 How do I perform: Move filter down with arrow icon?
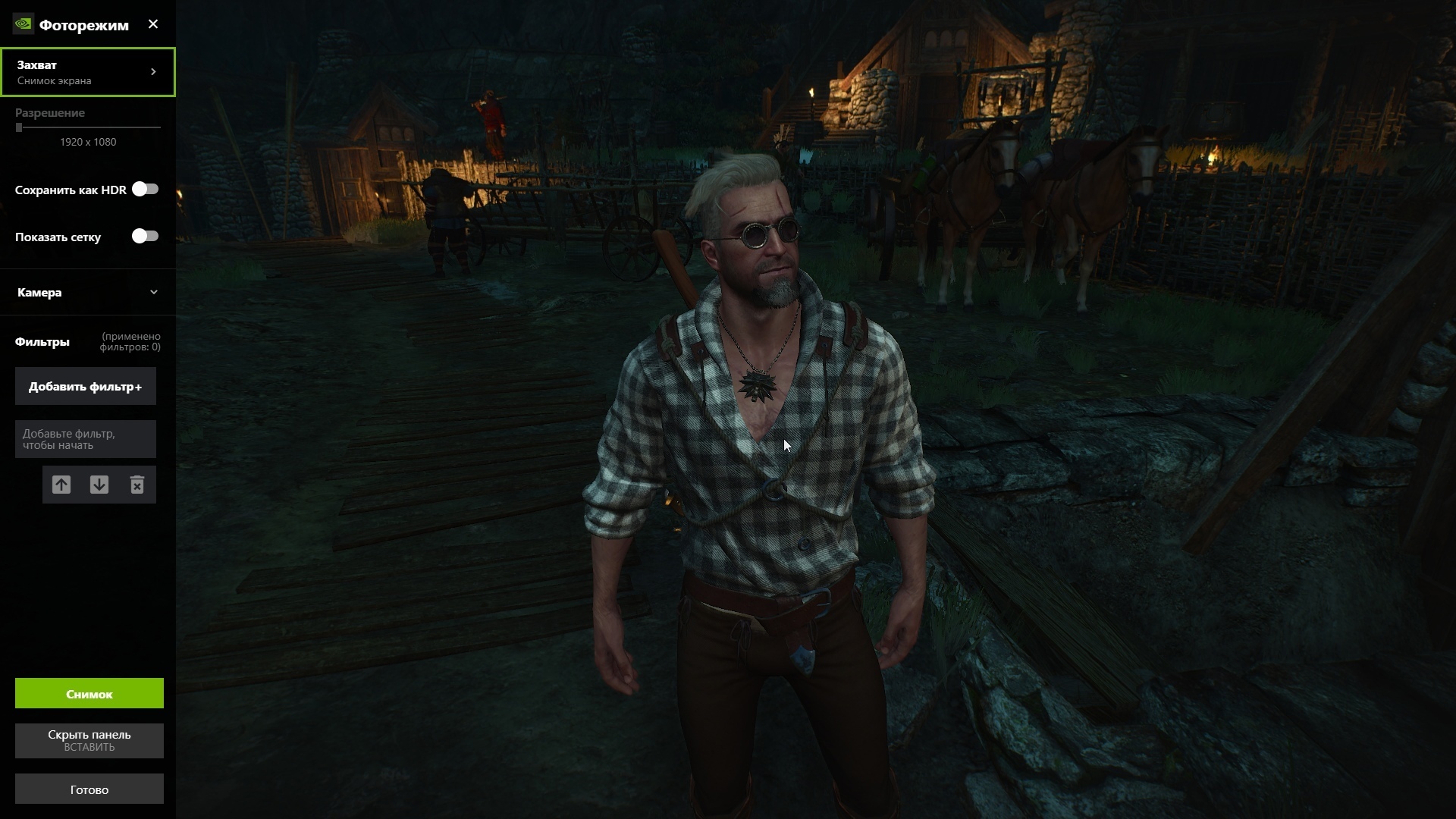[99, 485]
